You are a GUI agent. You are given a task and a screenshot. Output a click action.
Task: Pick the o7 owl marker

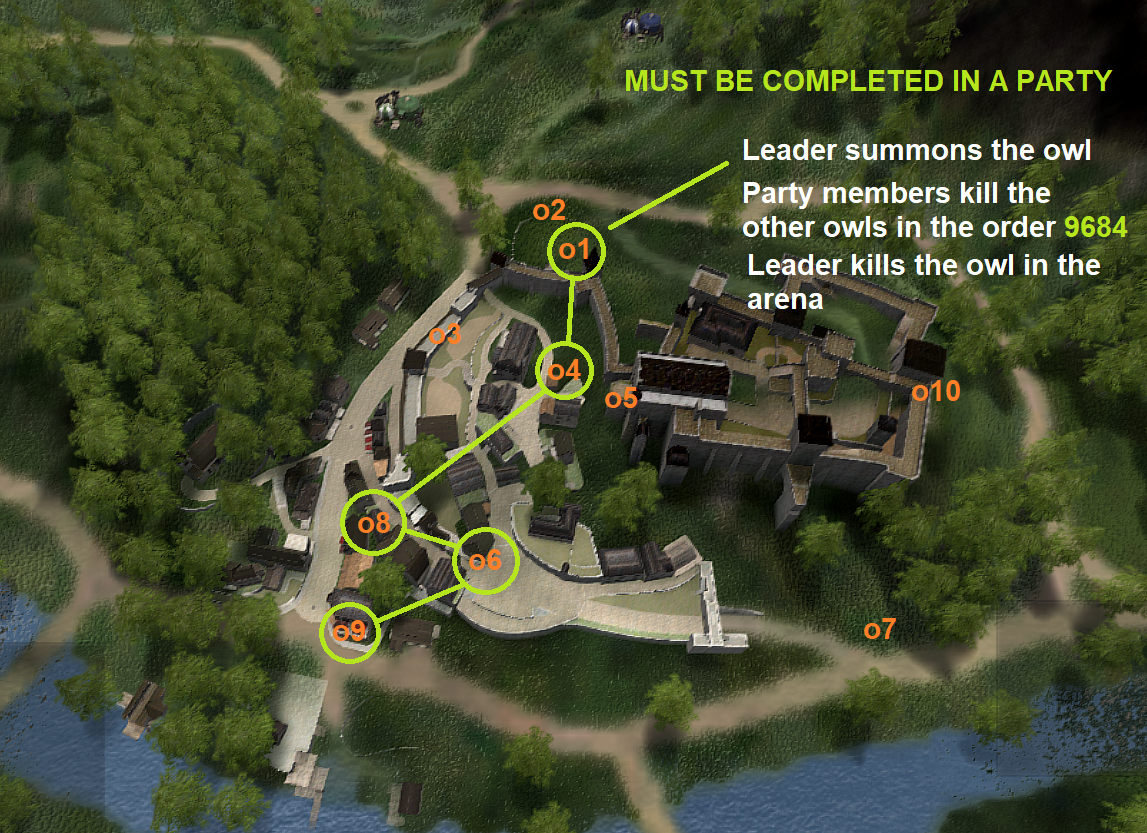point(880,629)
